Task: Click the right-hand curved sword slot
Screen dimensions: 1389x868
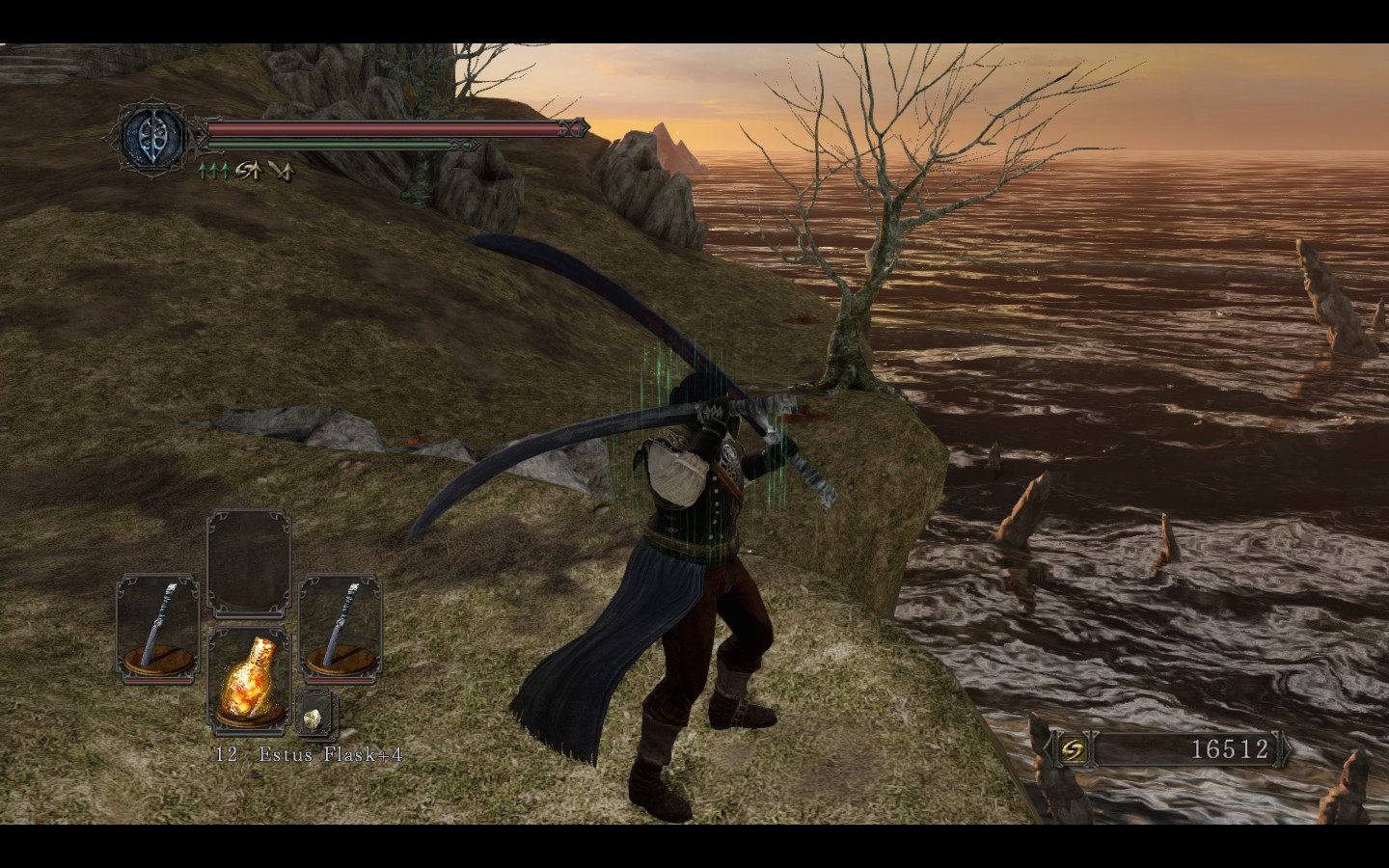Action: [340, 628]
